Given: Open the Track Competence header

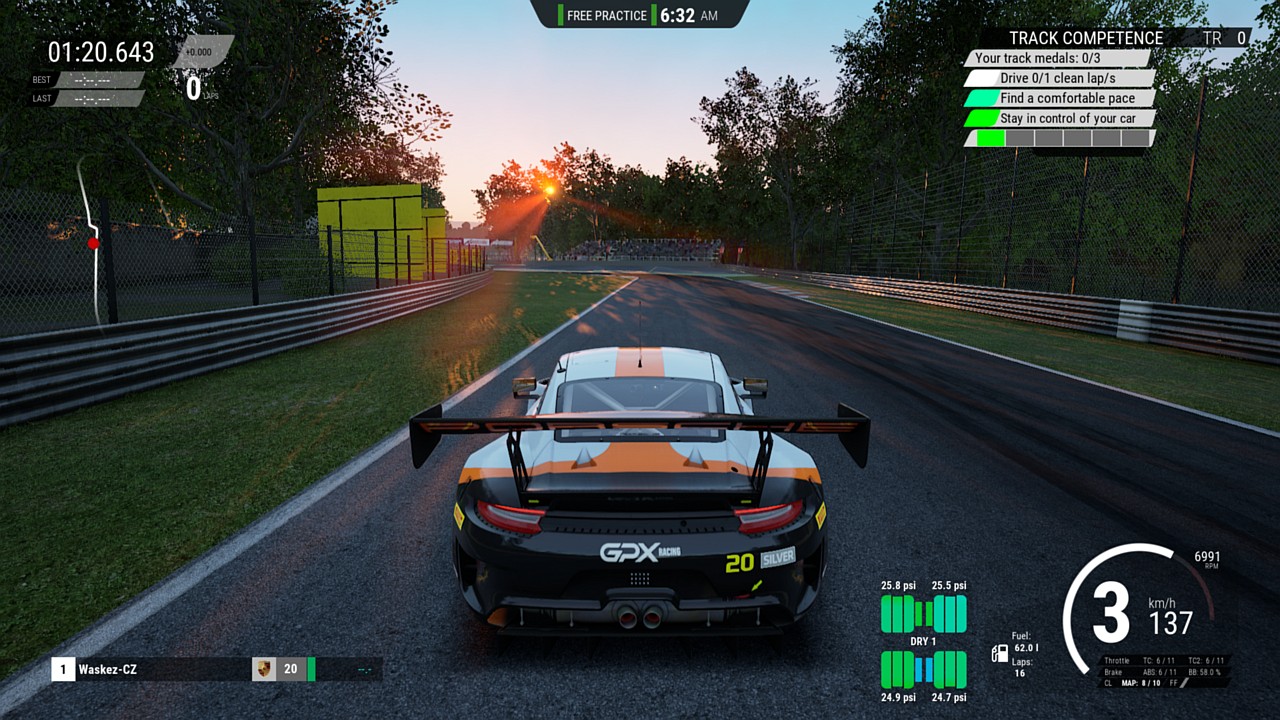Looking at the screenshot, I should [1085, 38].
